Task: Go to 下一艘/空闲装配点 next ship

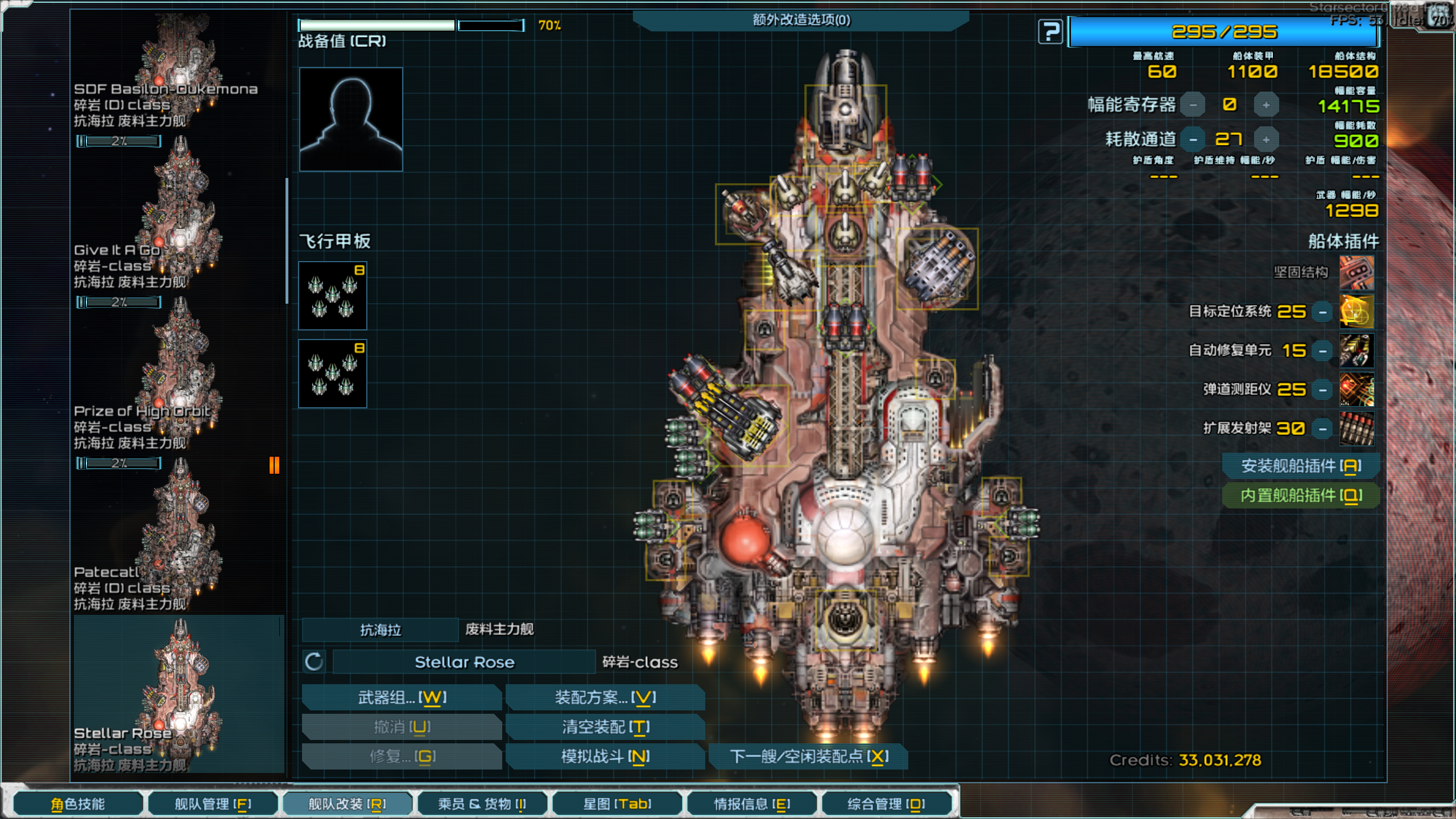Action: [x=808, y=756]
